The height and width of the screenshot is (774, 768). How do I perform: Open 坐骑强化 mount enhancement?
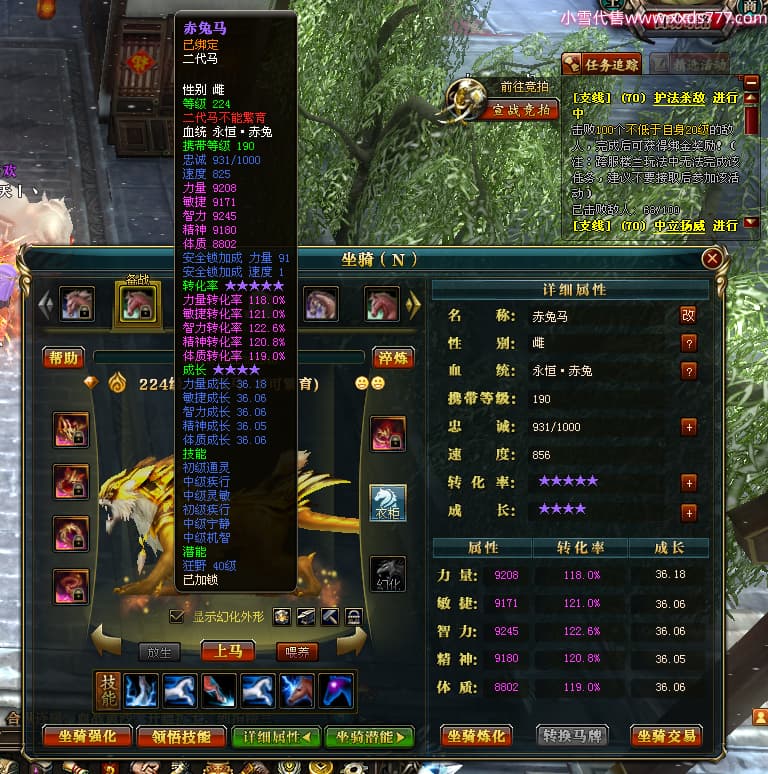pyautogui.click(x=87, y=737)
